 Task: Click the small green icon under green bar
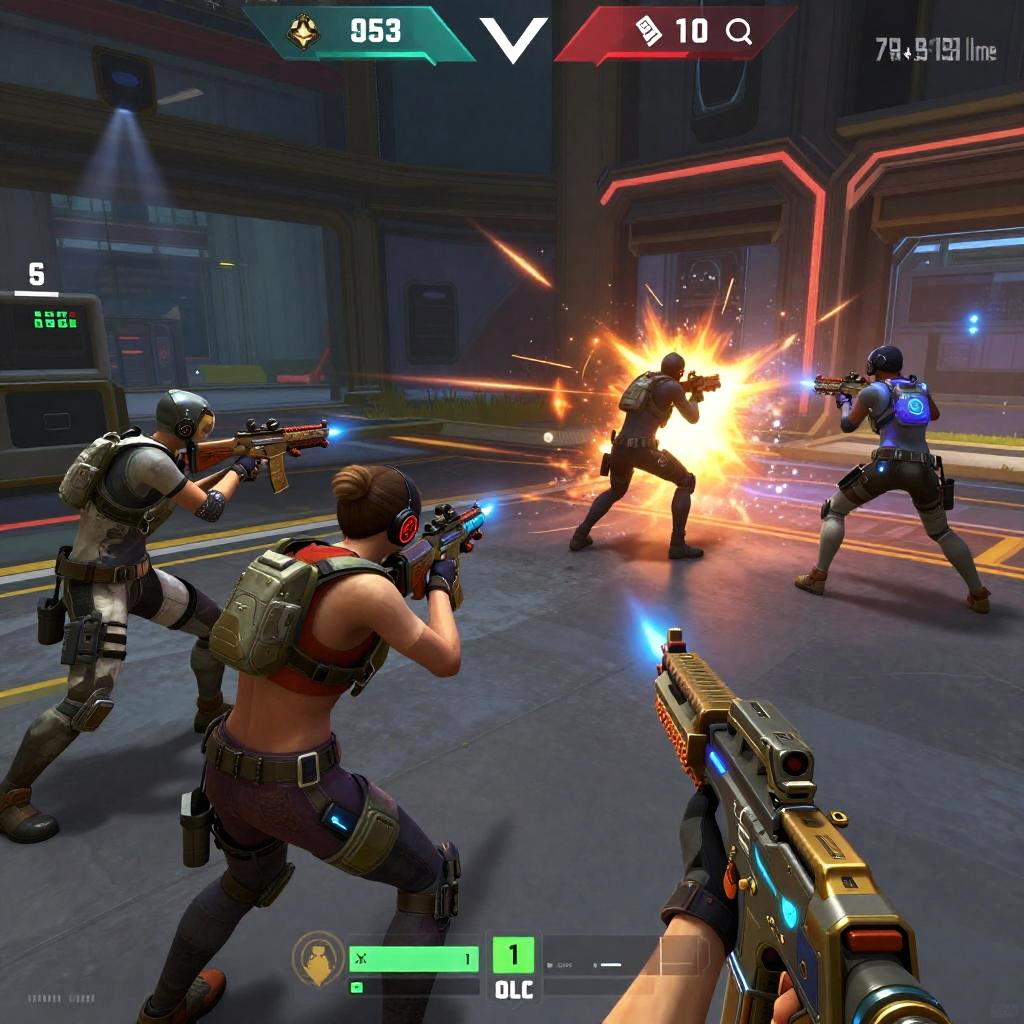pyautogui.click(x=356, y=987)
